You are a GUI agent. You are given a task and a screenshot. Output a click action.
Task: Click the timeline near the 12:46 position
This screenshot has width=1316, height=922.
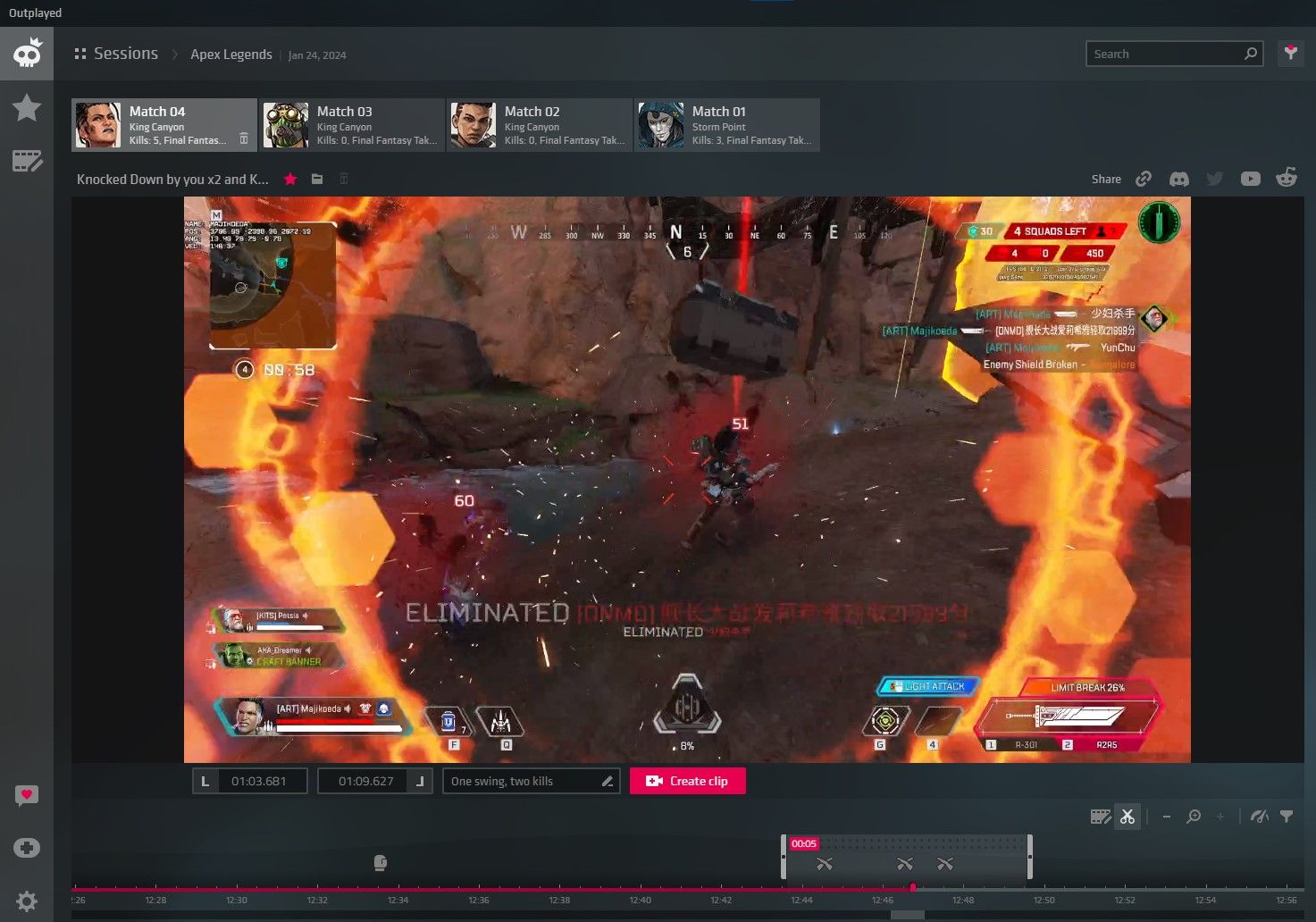[x=882, y=889]
